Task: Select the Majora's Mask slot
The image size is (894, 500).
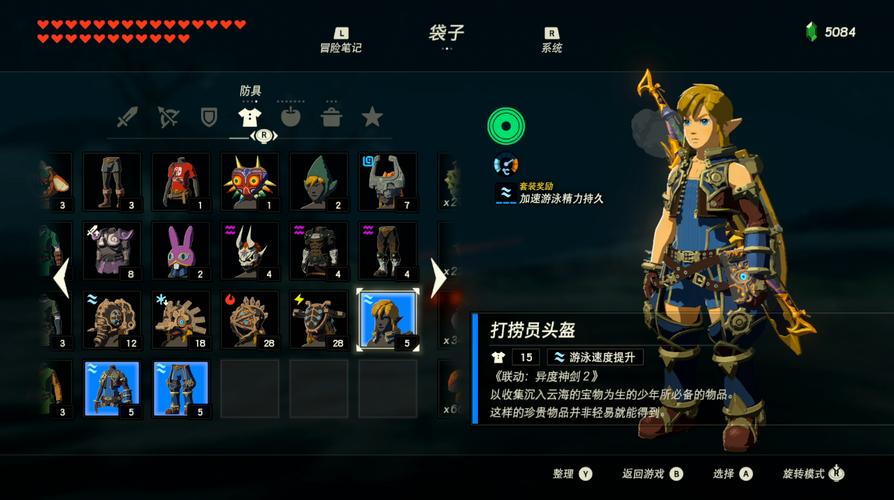Action: click(x=250, y=181)
